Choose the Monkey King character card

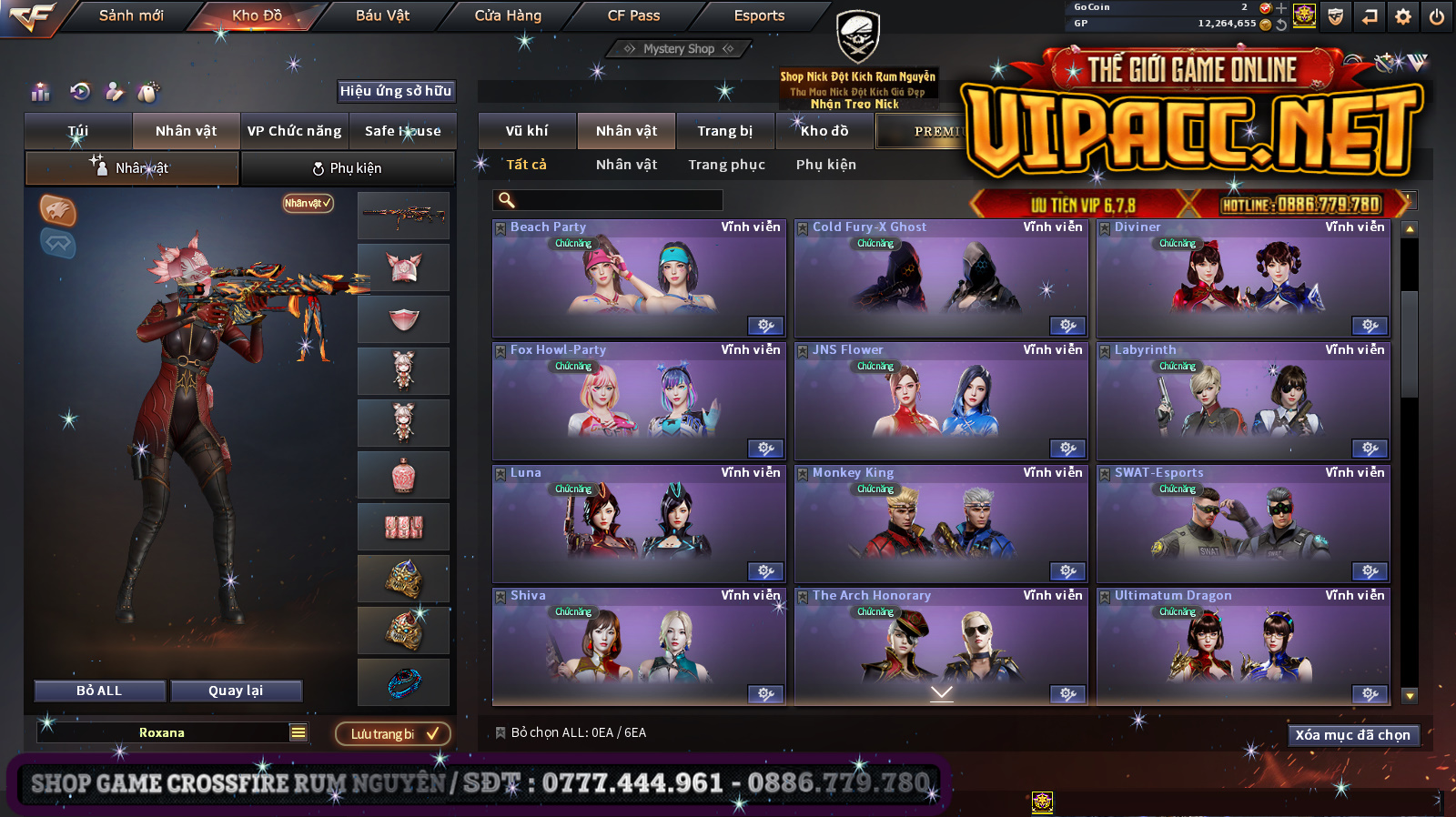(940, 524)
